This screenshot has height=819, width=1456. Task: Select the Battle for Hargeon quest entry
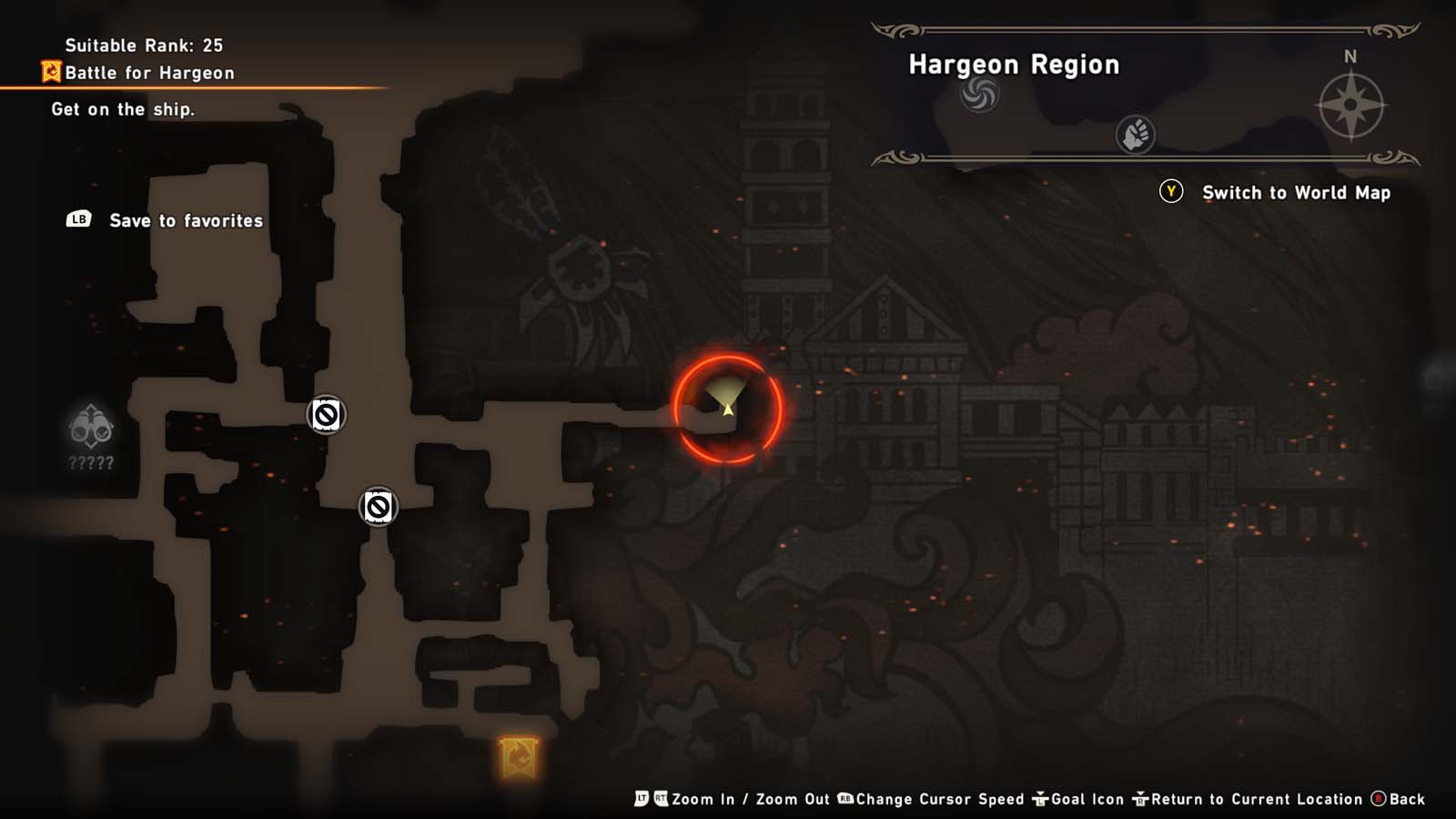150,72
